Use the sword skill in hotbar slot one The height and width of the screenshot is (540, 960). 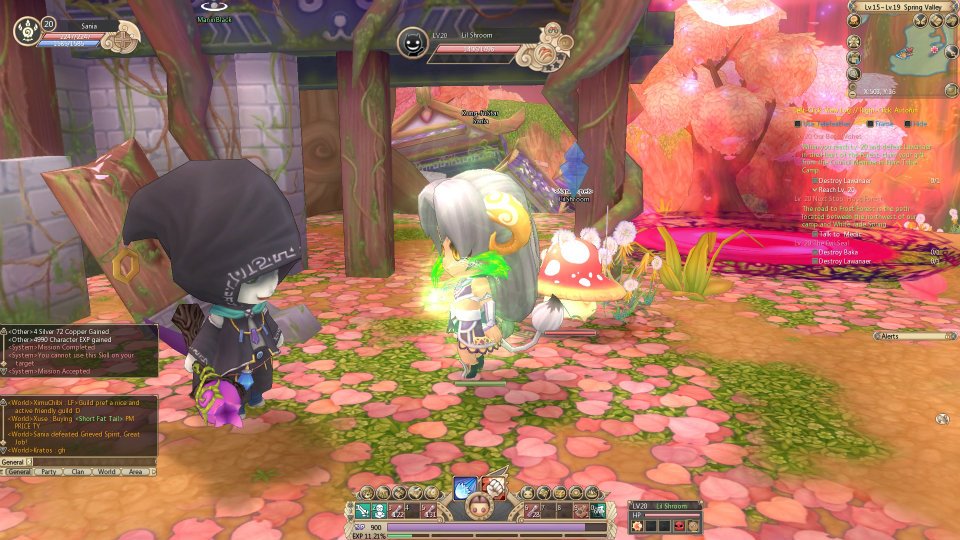click(362, 509)
